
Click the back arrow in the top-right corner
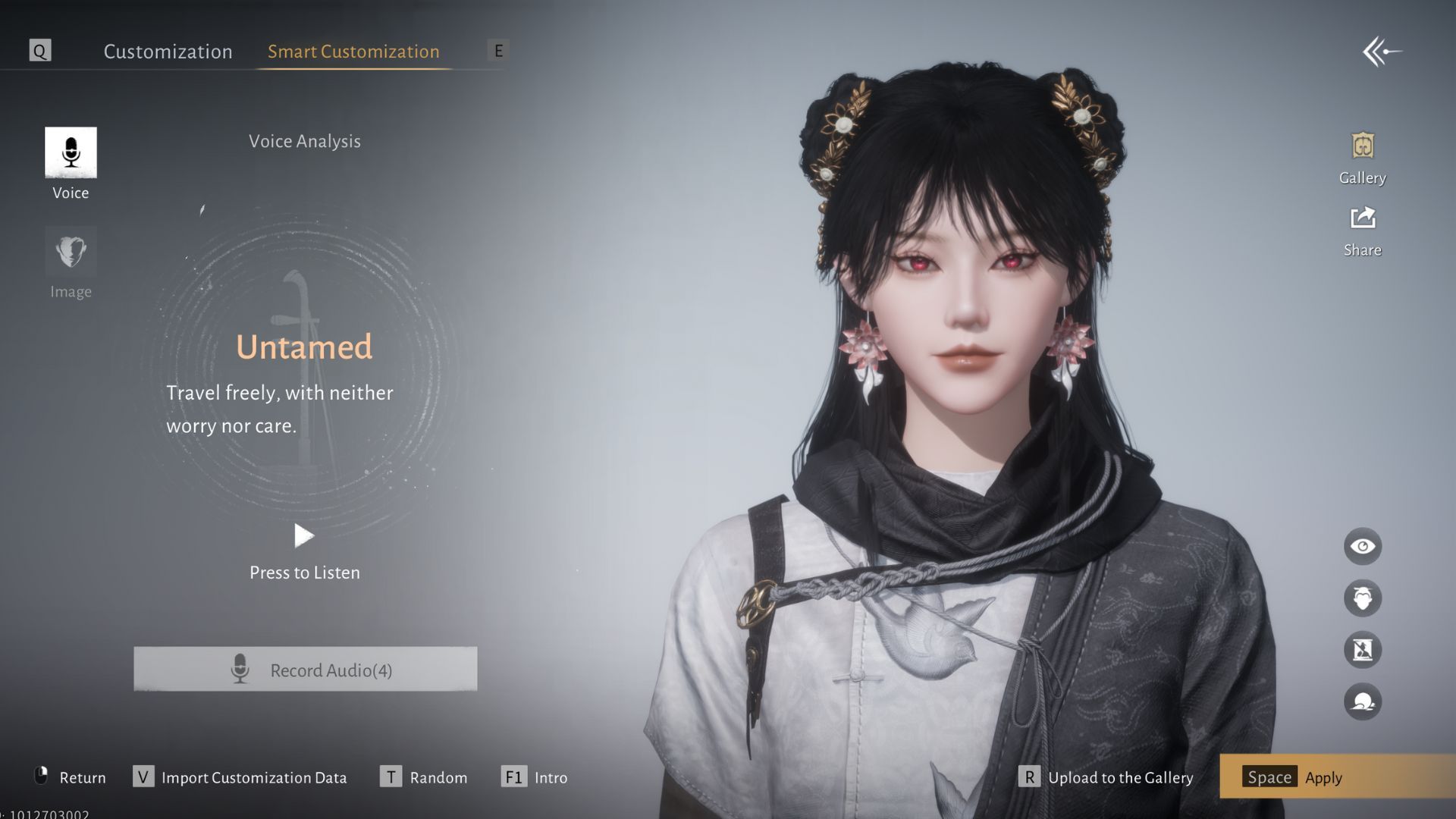1382,52
